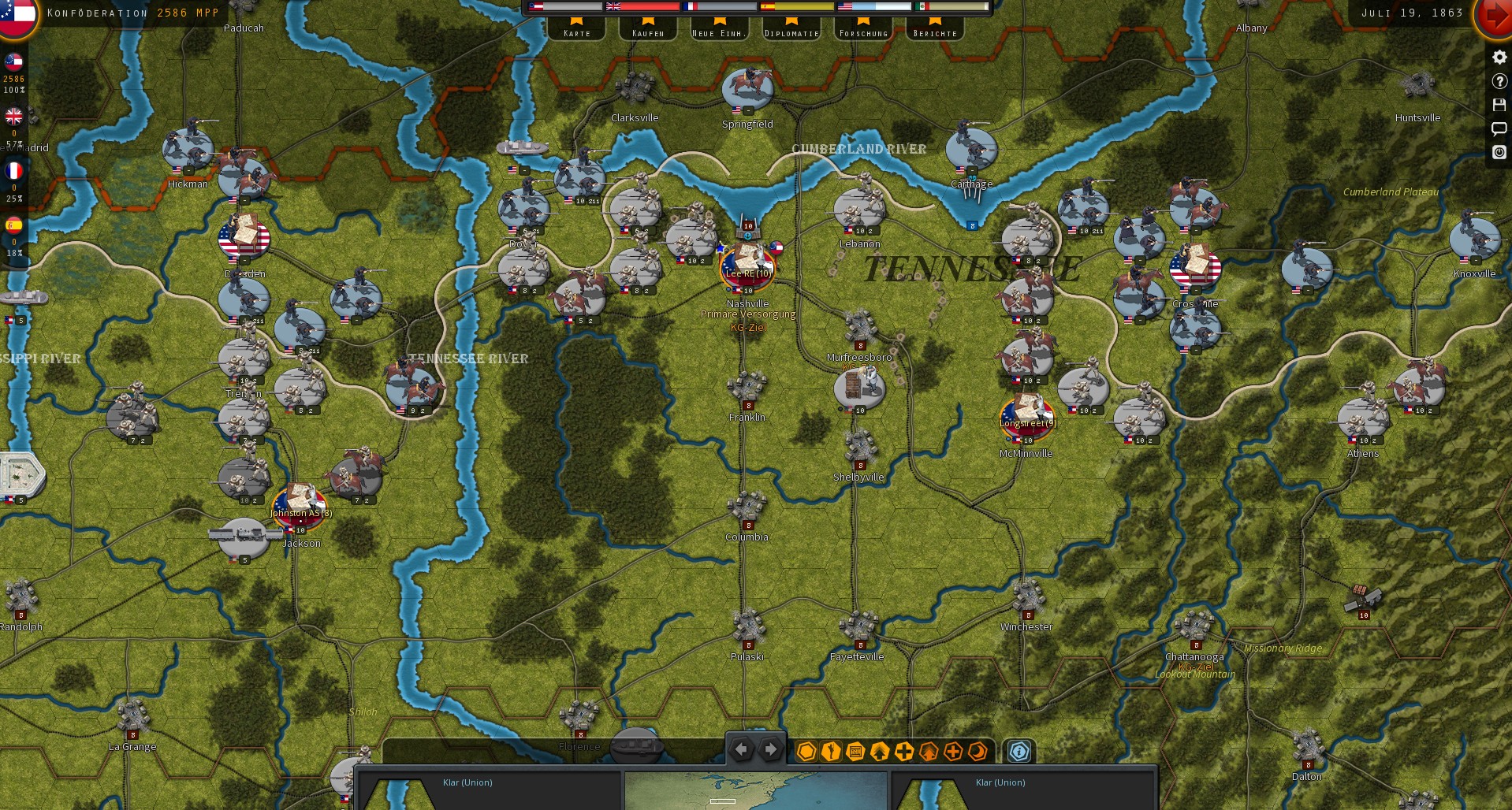Toggle the orange resource tree overlay
Viewport: 1512px width, 810px height.
(x=929, y=752)
